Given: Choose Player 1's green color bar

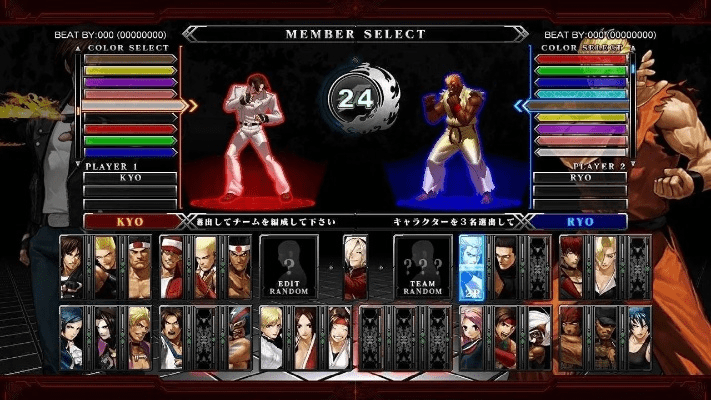Looking at the screenshot, I should [x=130, y=140].
